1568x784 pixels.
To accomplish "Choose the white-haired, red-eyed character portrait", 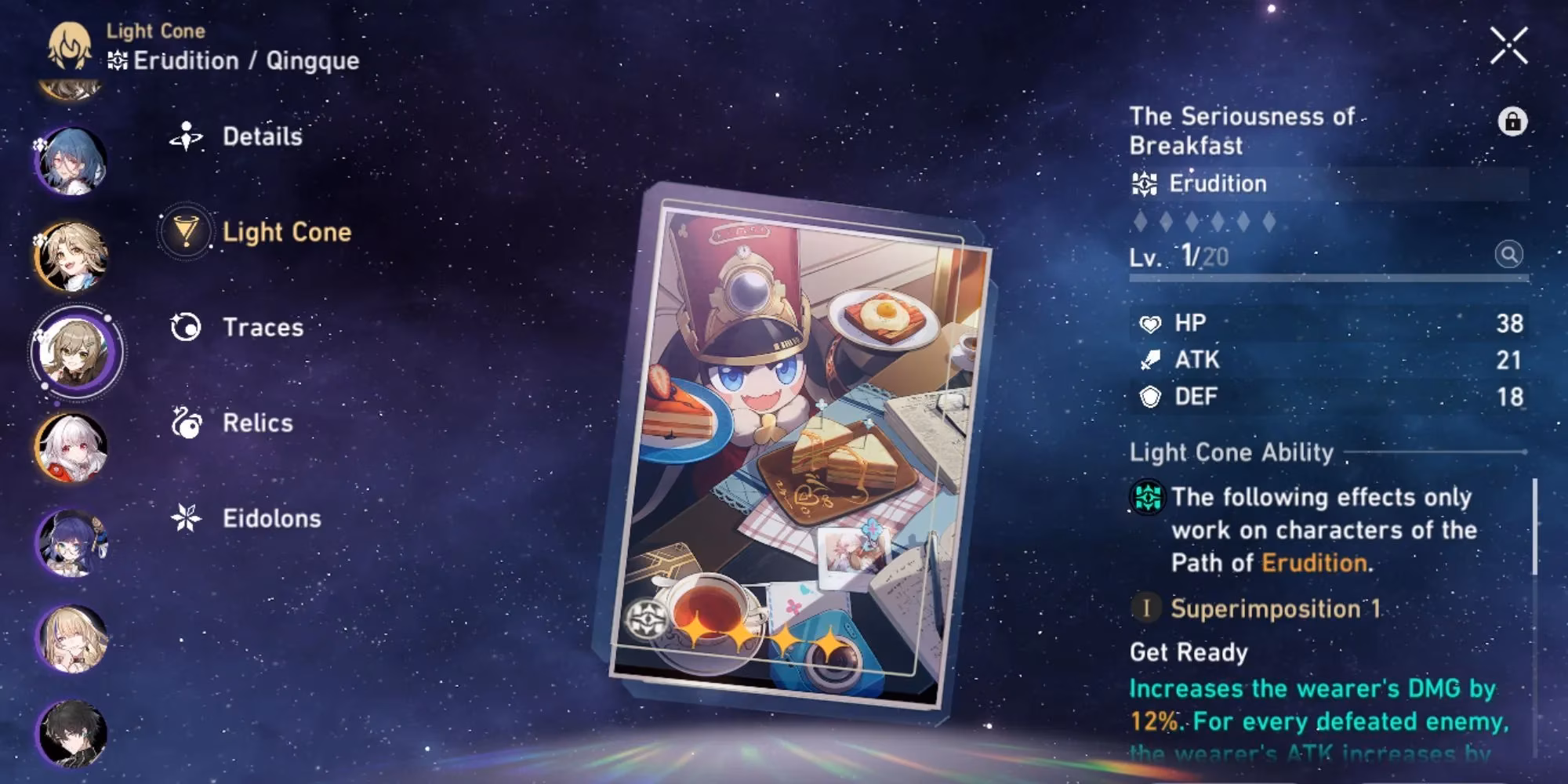I will pos(71,447).
